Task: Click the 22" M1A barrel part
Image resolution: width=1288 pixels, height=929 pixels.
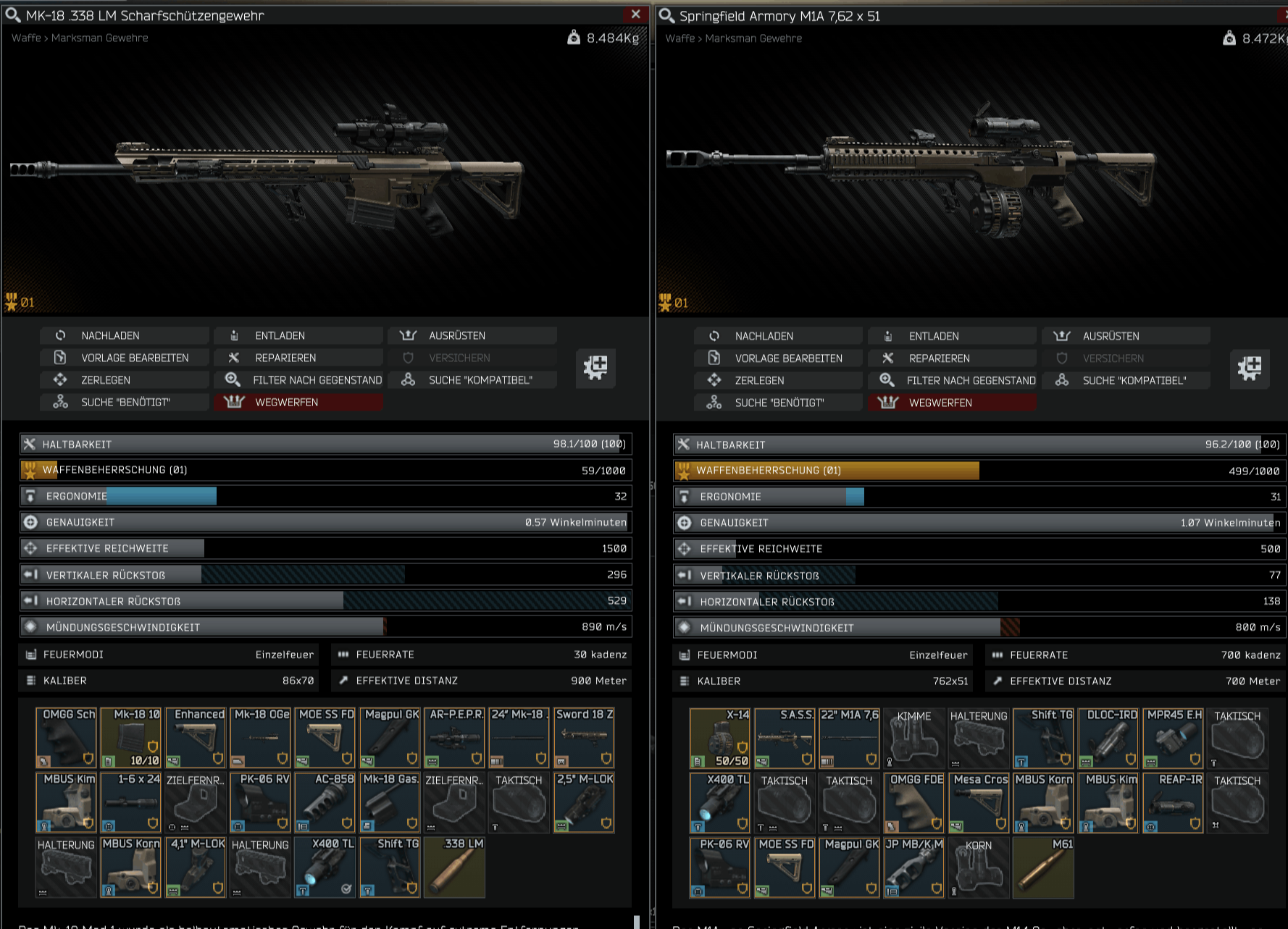Action: tap(850, 739)
